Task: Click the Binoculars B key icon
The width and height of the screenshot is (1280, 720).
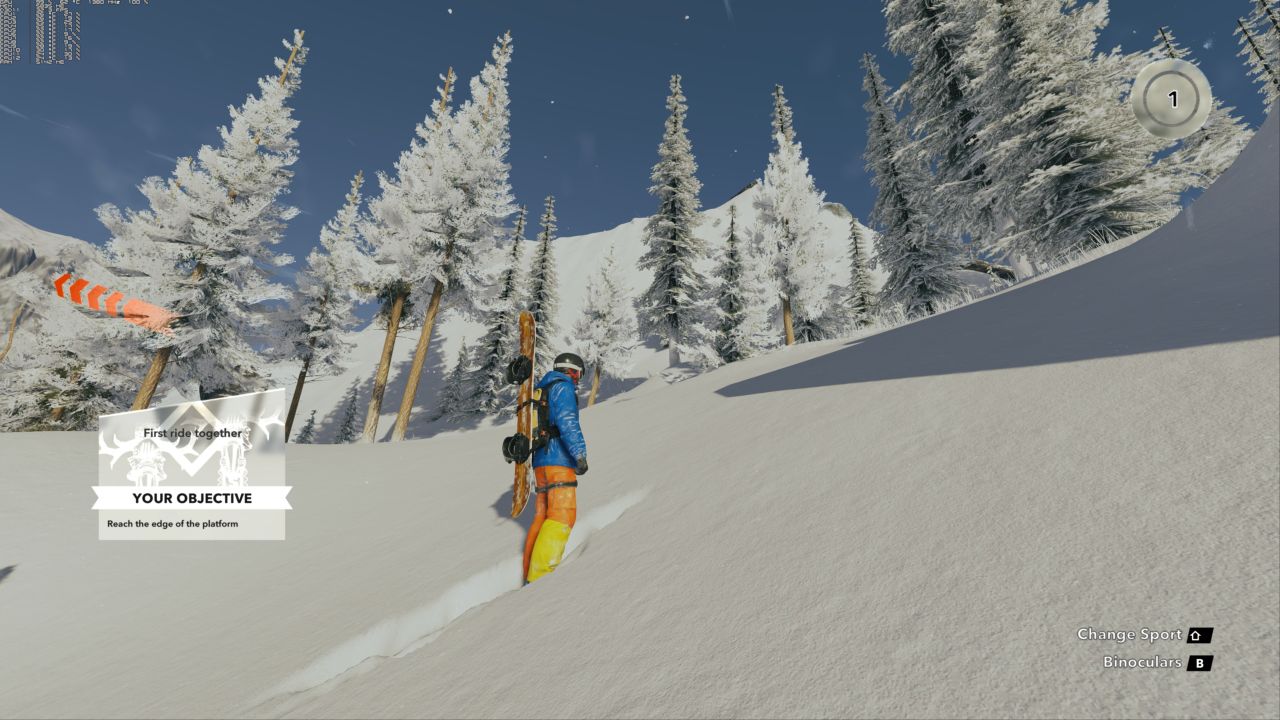Action: coord(1198,661)
